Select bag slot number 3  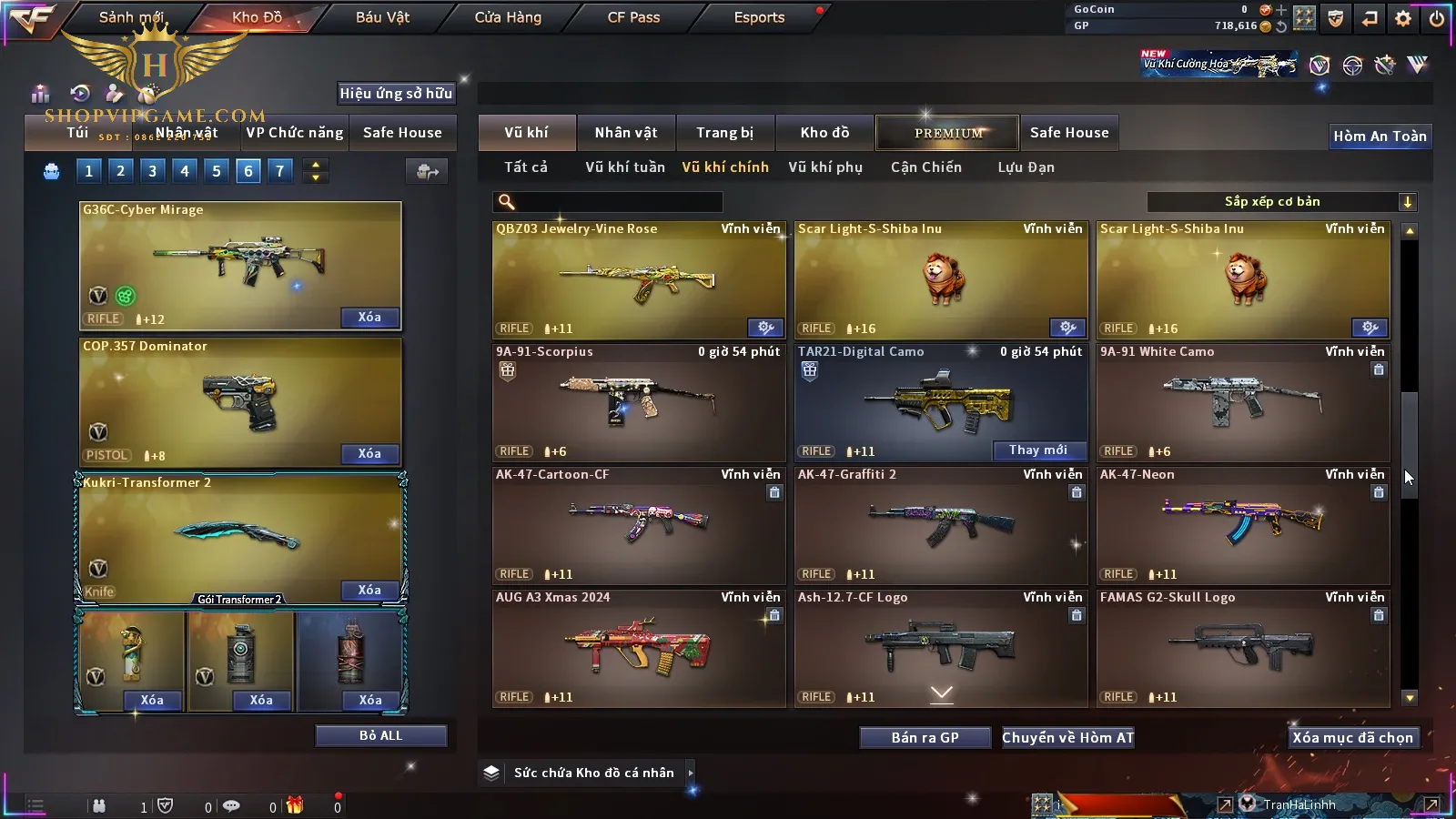click(x=152, y=171)
